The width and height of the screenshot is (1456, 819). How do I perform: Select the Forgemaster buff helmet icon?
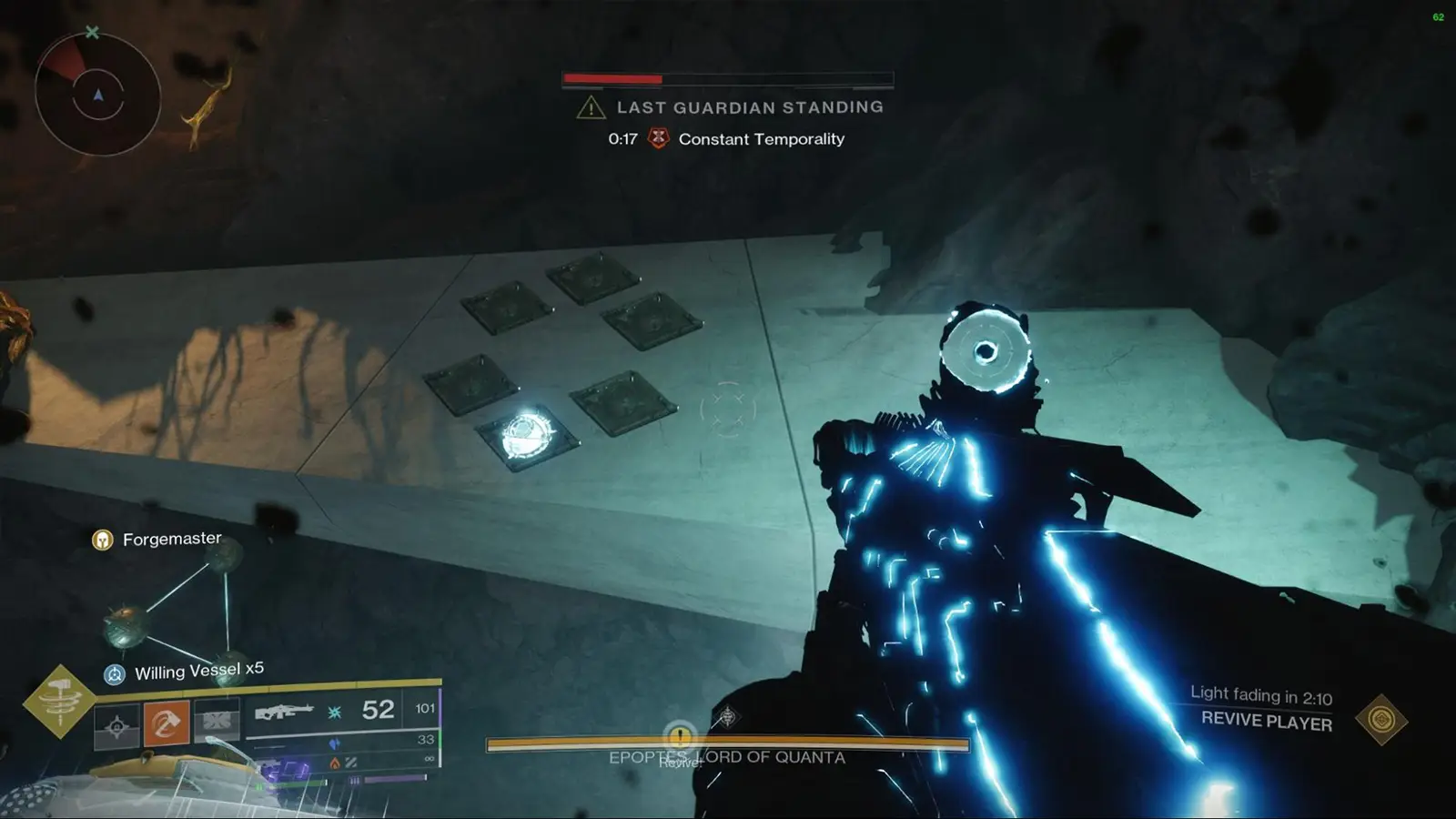(x=102, y=538)
